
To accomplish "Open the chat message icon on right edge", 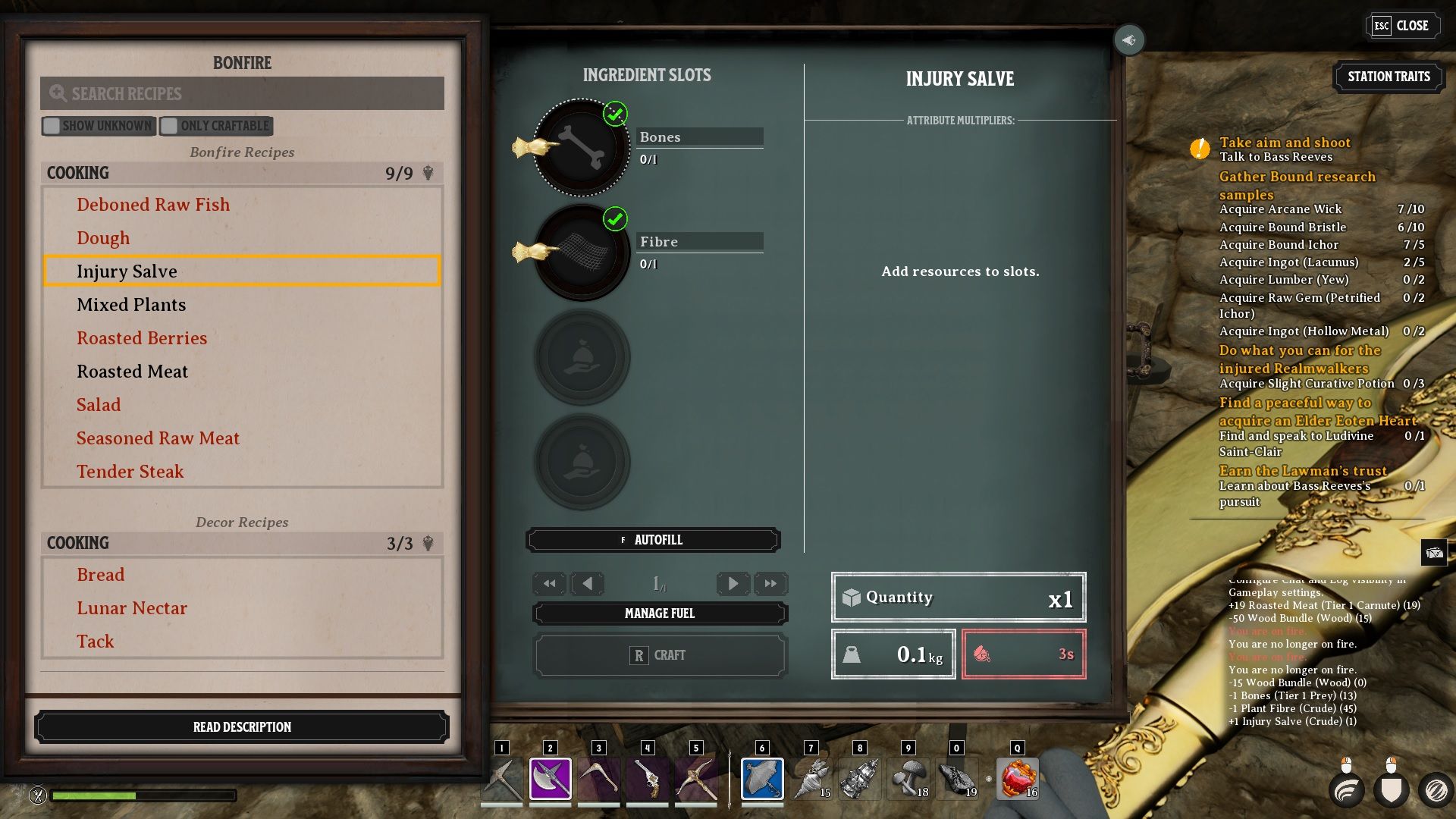I will 1436,553.
